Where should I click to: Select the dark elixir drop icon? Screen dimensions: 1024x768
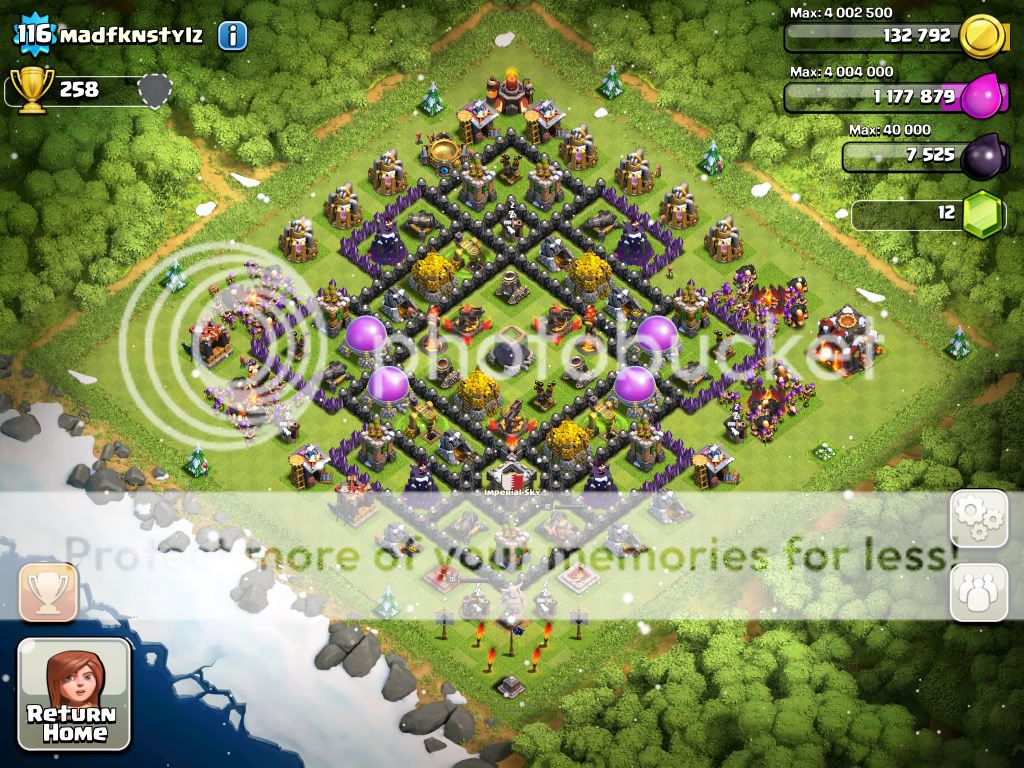point(982,157)
